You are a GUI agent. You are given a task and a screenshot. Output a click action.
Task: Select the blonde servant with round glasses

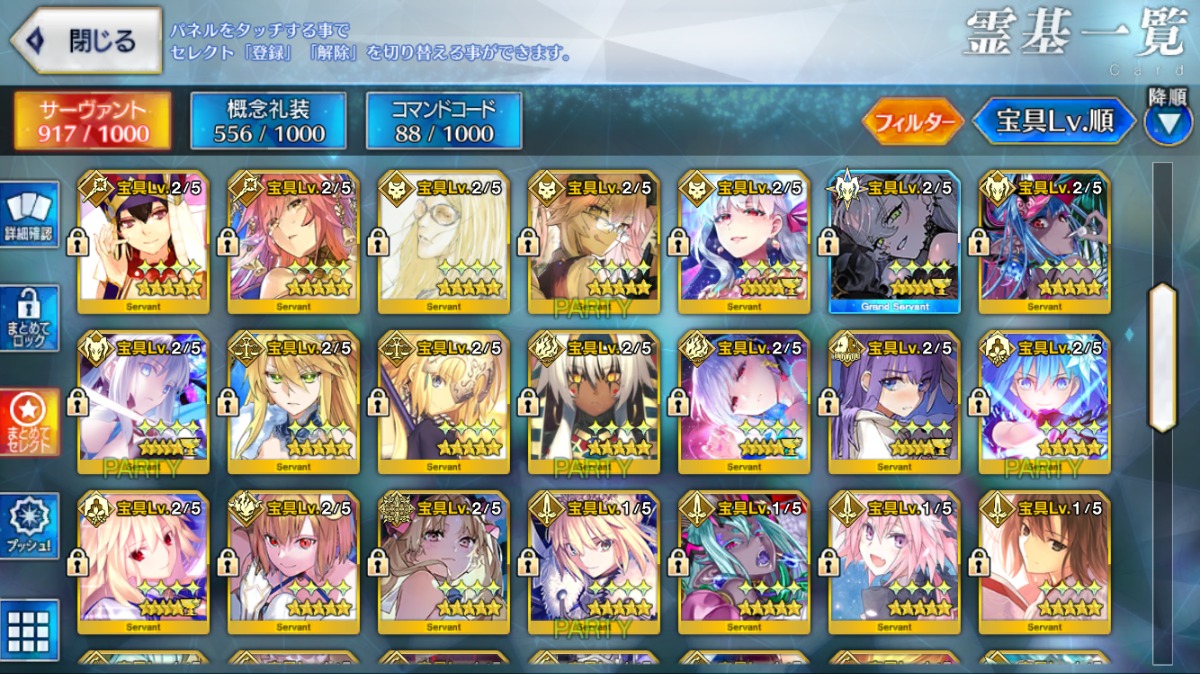444,241
